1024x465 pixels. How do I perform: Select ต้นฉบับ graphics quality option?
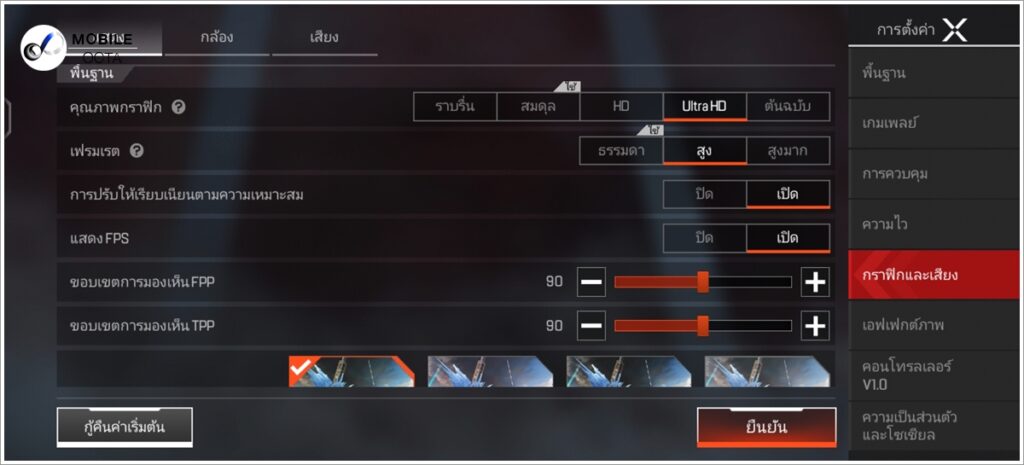click(788, 106)
